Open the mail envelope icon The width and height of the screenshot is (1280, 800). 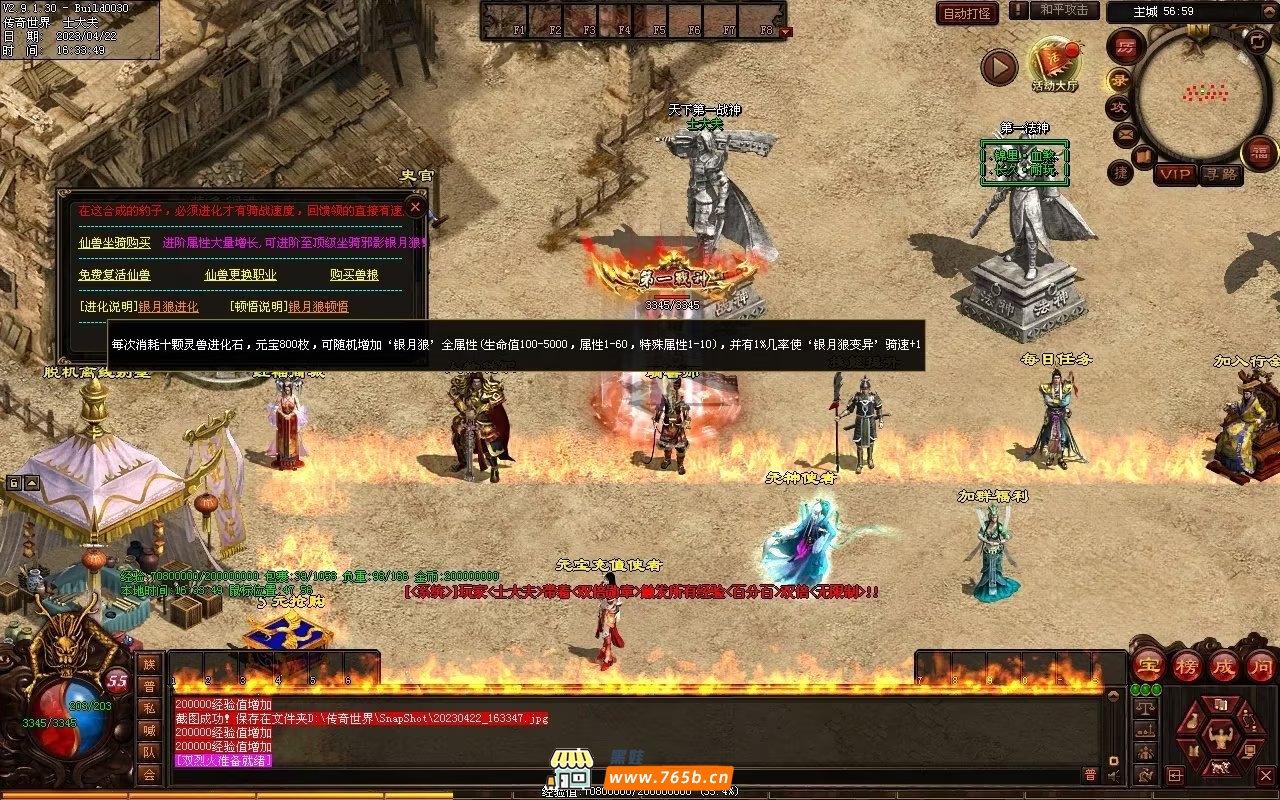pos(1125,134)
